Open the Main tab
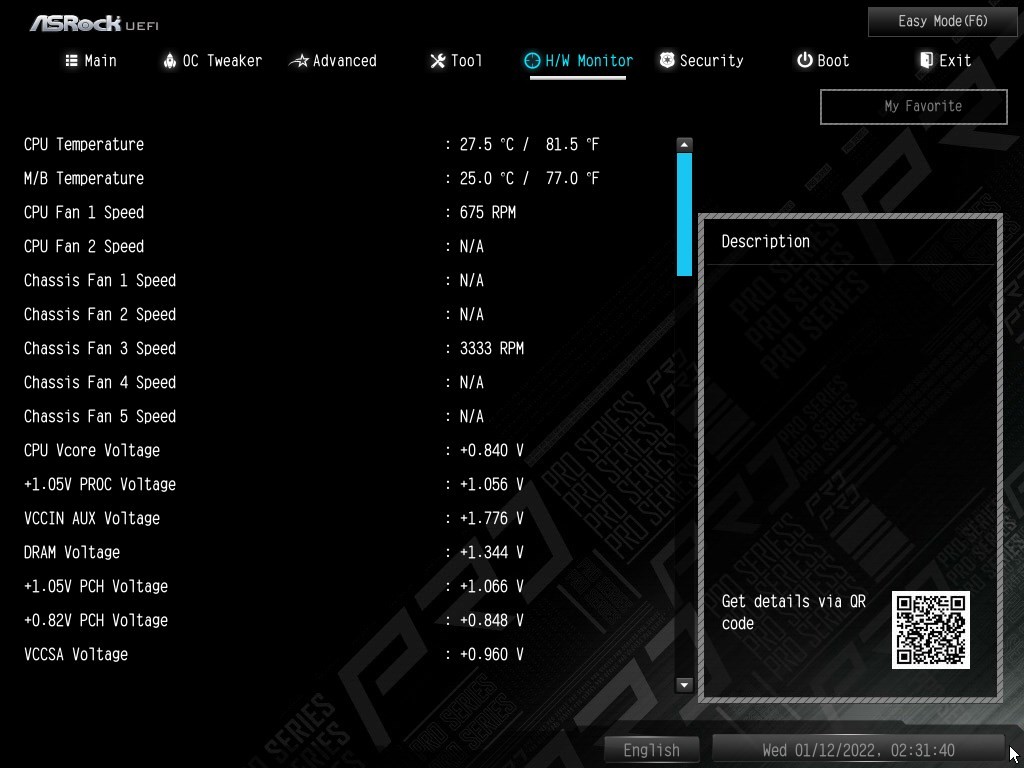The image size is (1024, 768). [91, 61]
